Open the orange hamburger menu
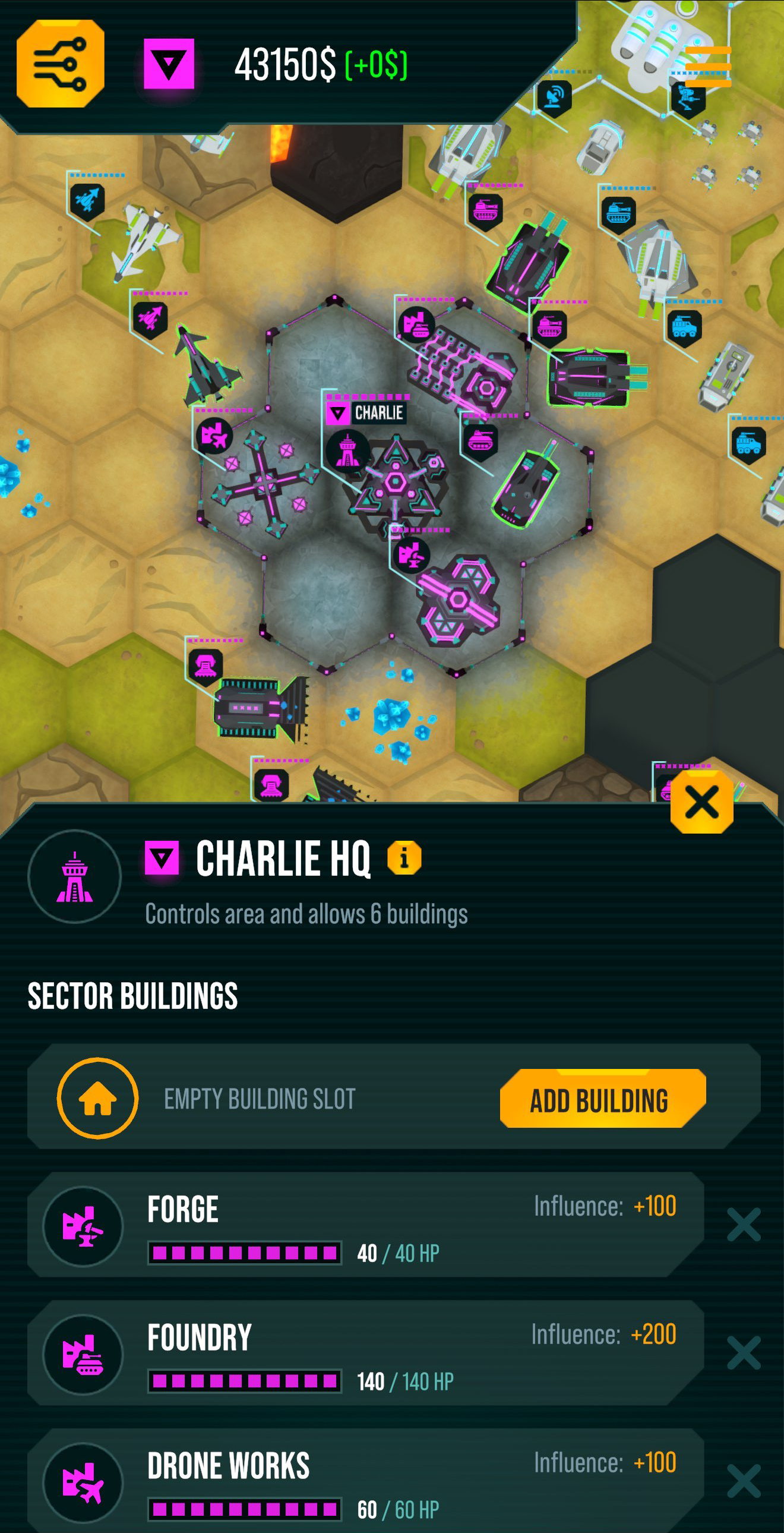The height and width of the screenshot is (1533, 784). click(x=708, y=66)
